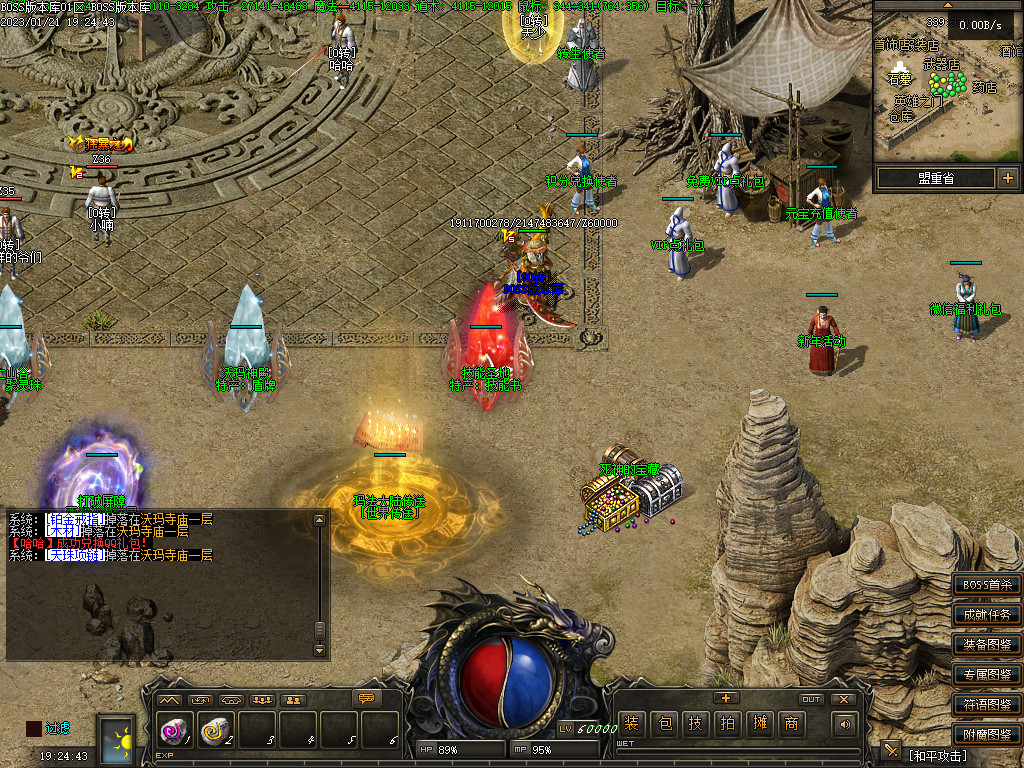Open the 商 shop panel
The height and width of the screenshot is (768, 1024).
coord(791,724)
